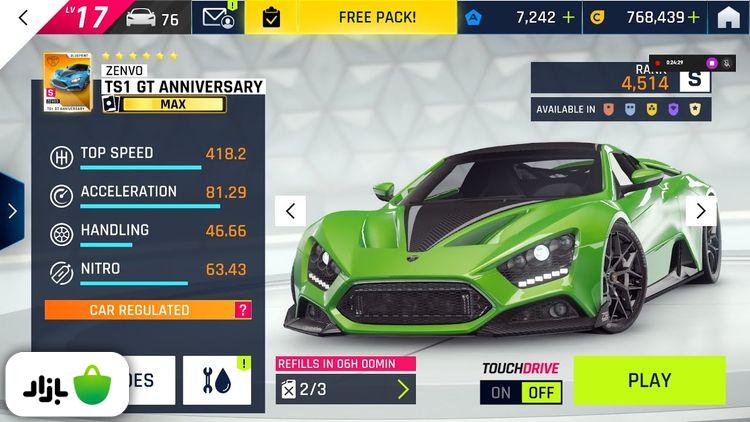Return to the home screen

click(729, 18)
